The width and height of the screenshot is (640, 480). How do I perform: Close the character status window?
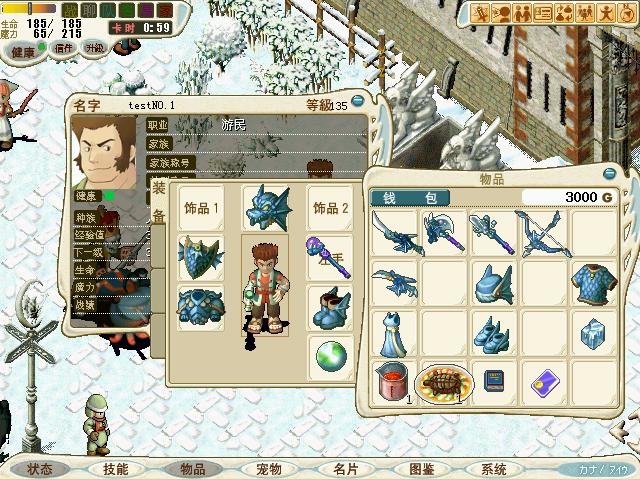[x=357, y=100]
